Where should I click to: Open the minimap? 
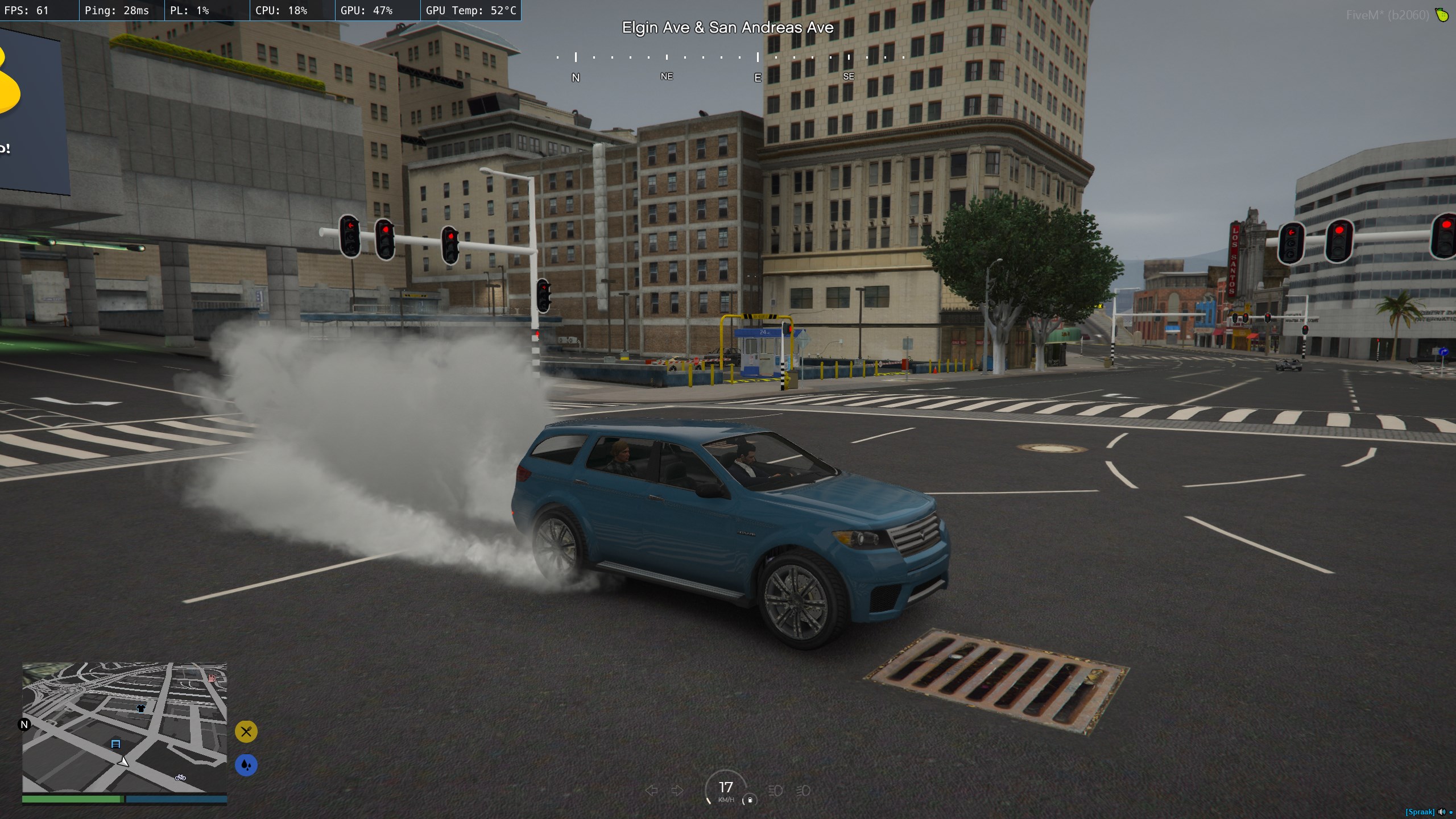(124, 727)
